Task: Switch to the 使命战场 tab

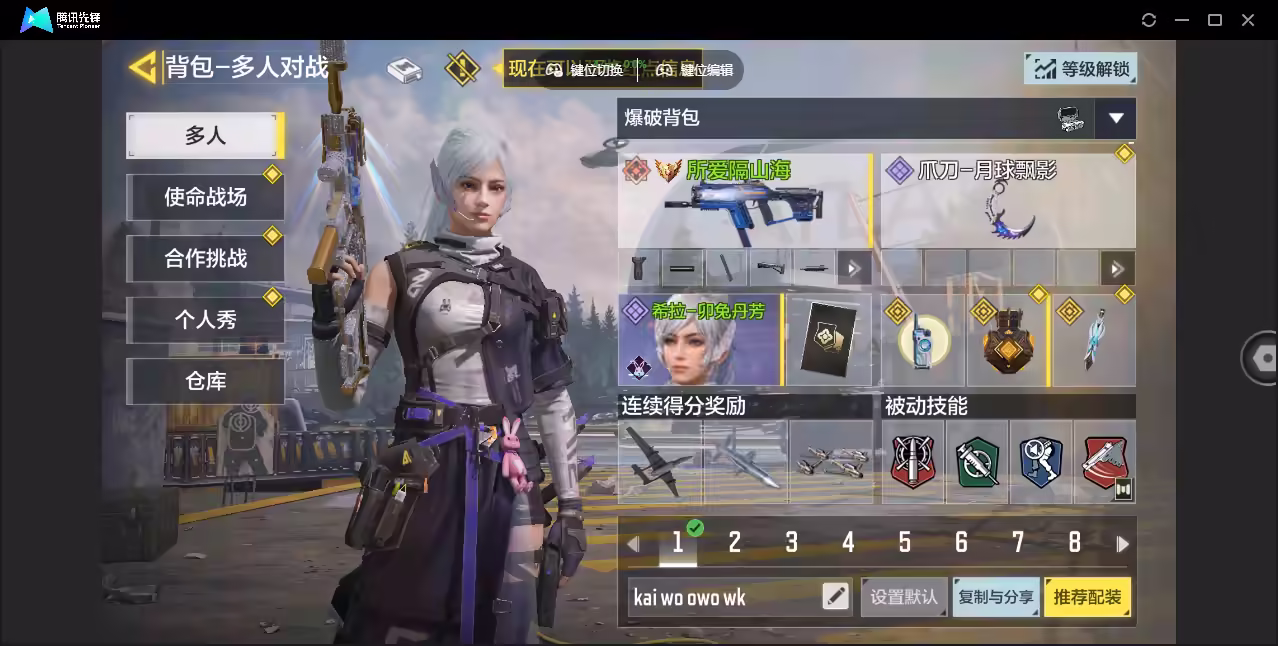Action: click(205, 197)
